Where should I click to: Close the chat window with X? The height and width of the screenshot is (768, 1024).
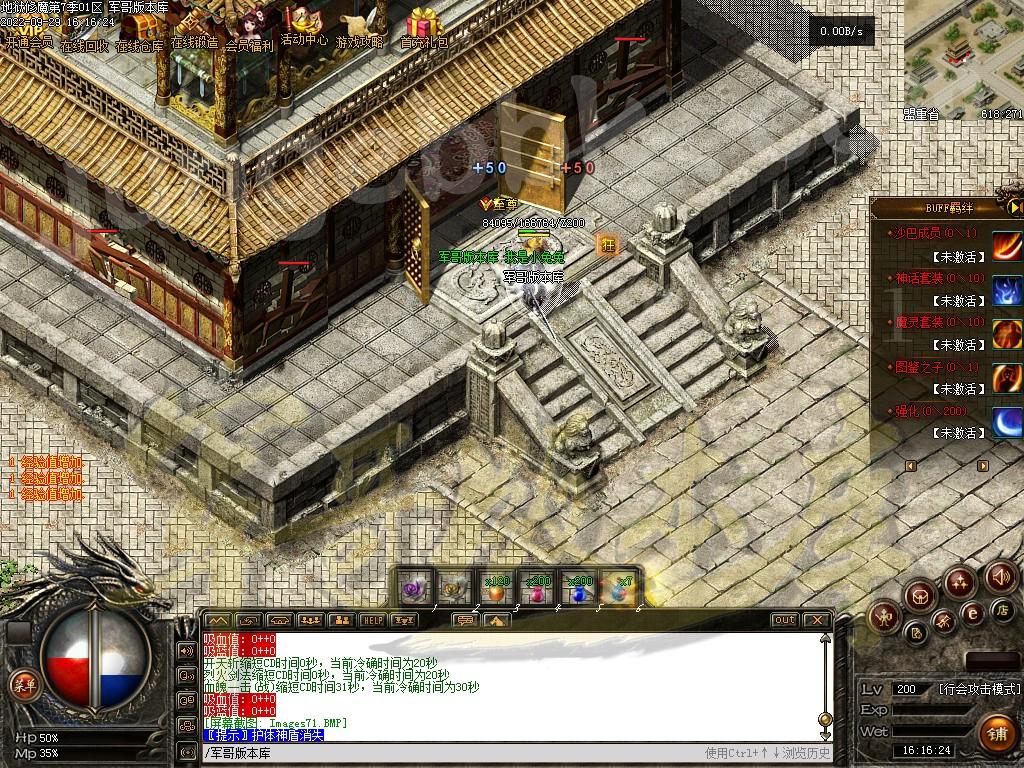point(816,620)
